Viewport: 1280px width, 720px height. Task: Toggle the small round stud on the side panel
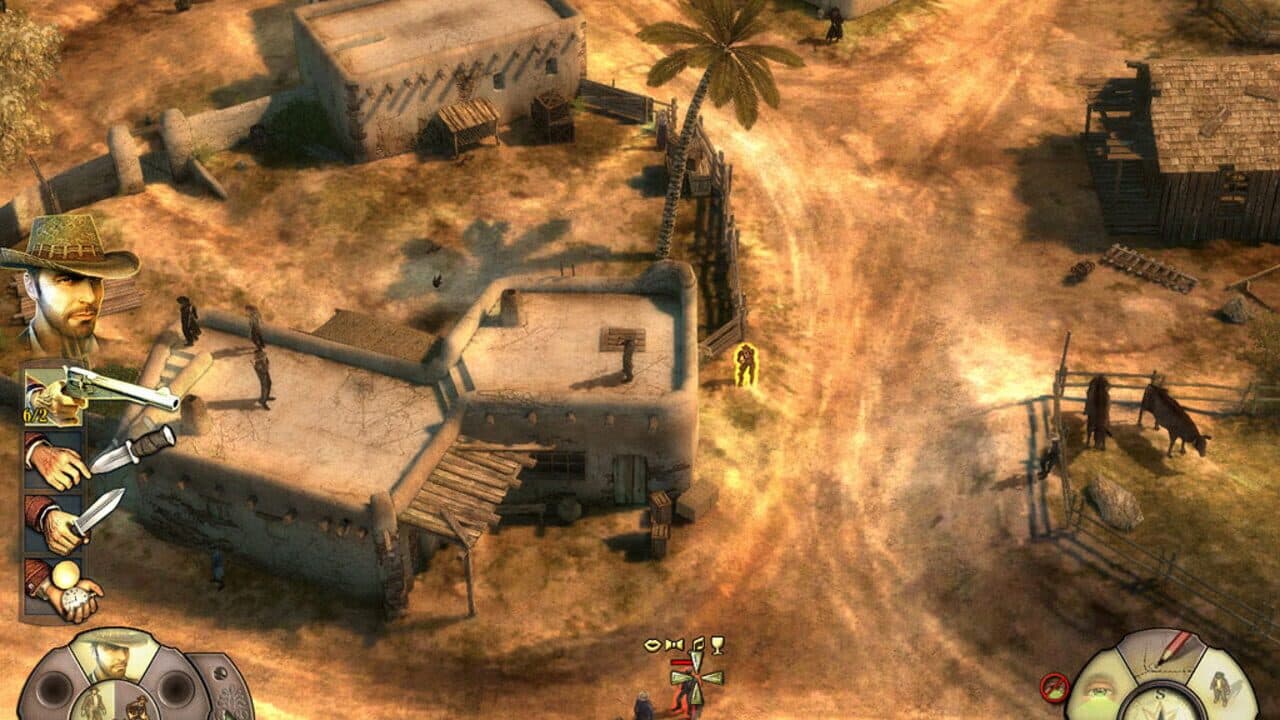pyautogui.click(x=220, y=672)
